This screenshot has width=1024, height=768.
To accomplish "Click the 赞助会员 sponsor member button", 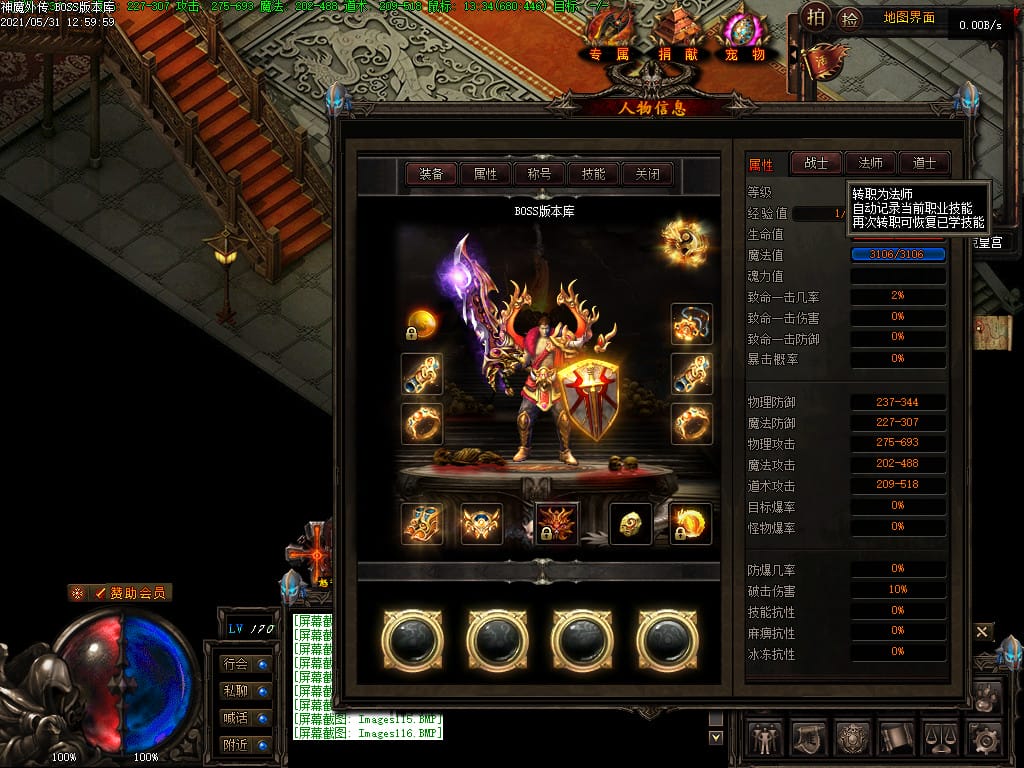I will pos(120,593).
